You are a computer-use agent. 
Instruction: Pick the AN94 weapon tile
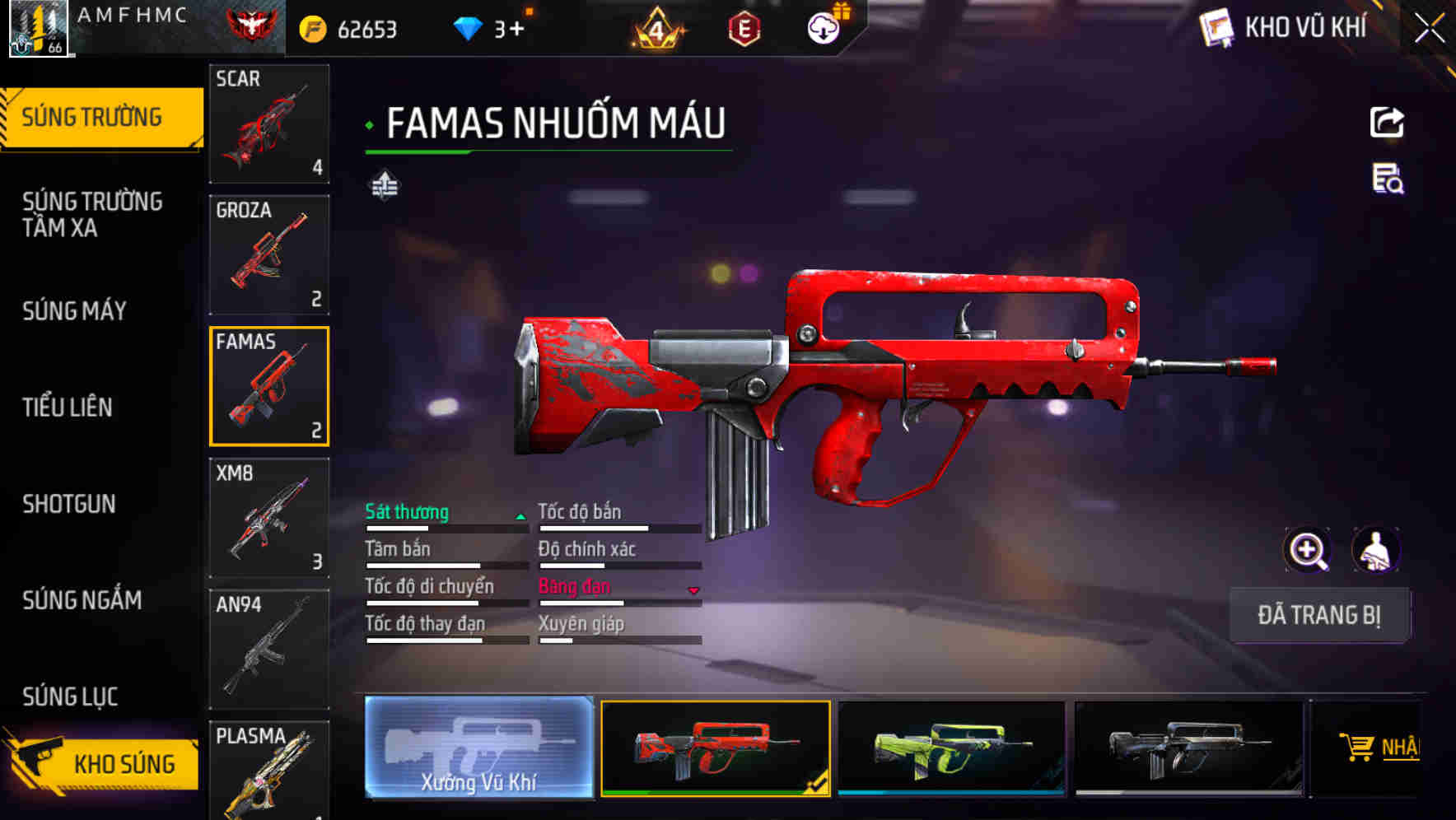pyautogui.click(x=269, y=649)
